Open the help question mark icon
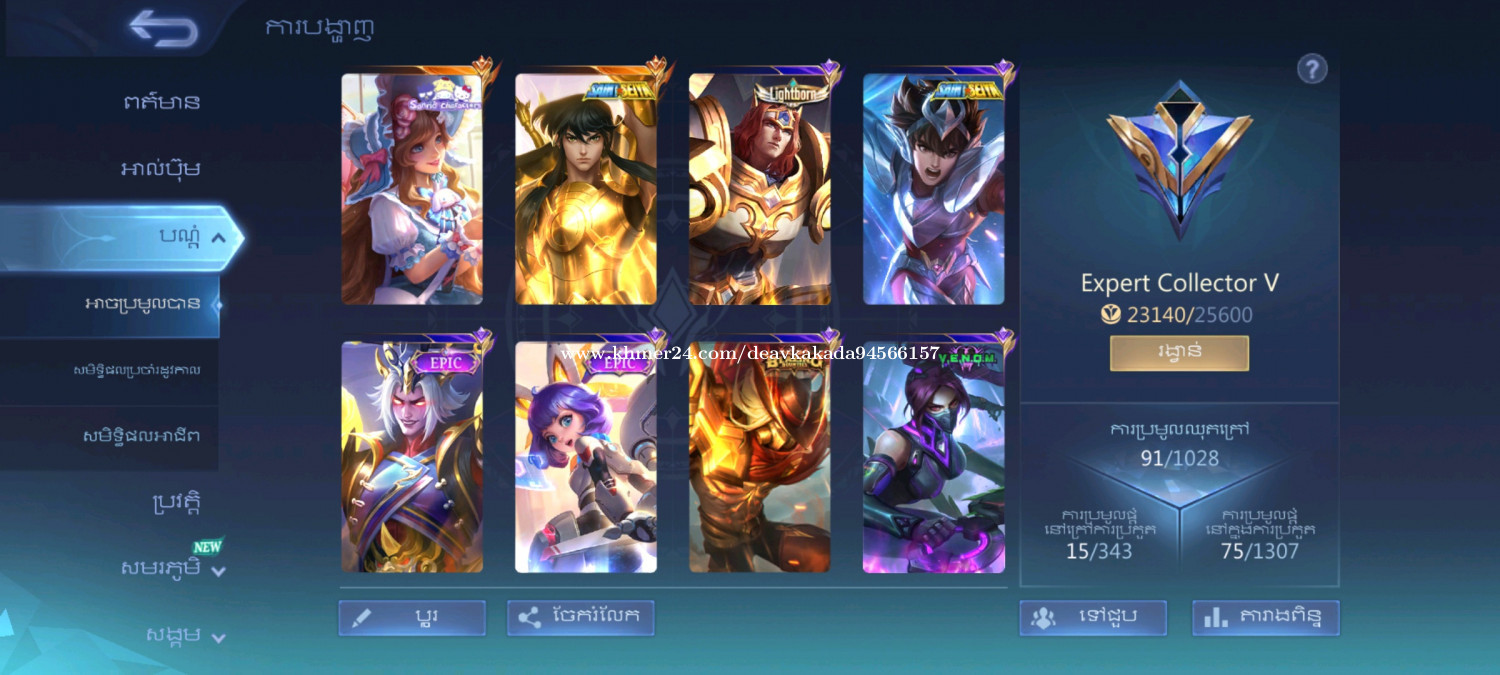Image resolution: width=1500 pixels, height=675 pixels. [1312, 69]
